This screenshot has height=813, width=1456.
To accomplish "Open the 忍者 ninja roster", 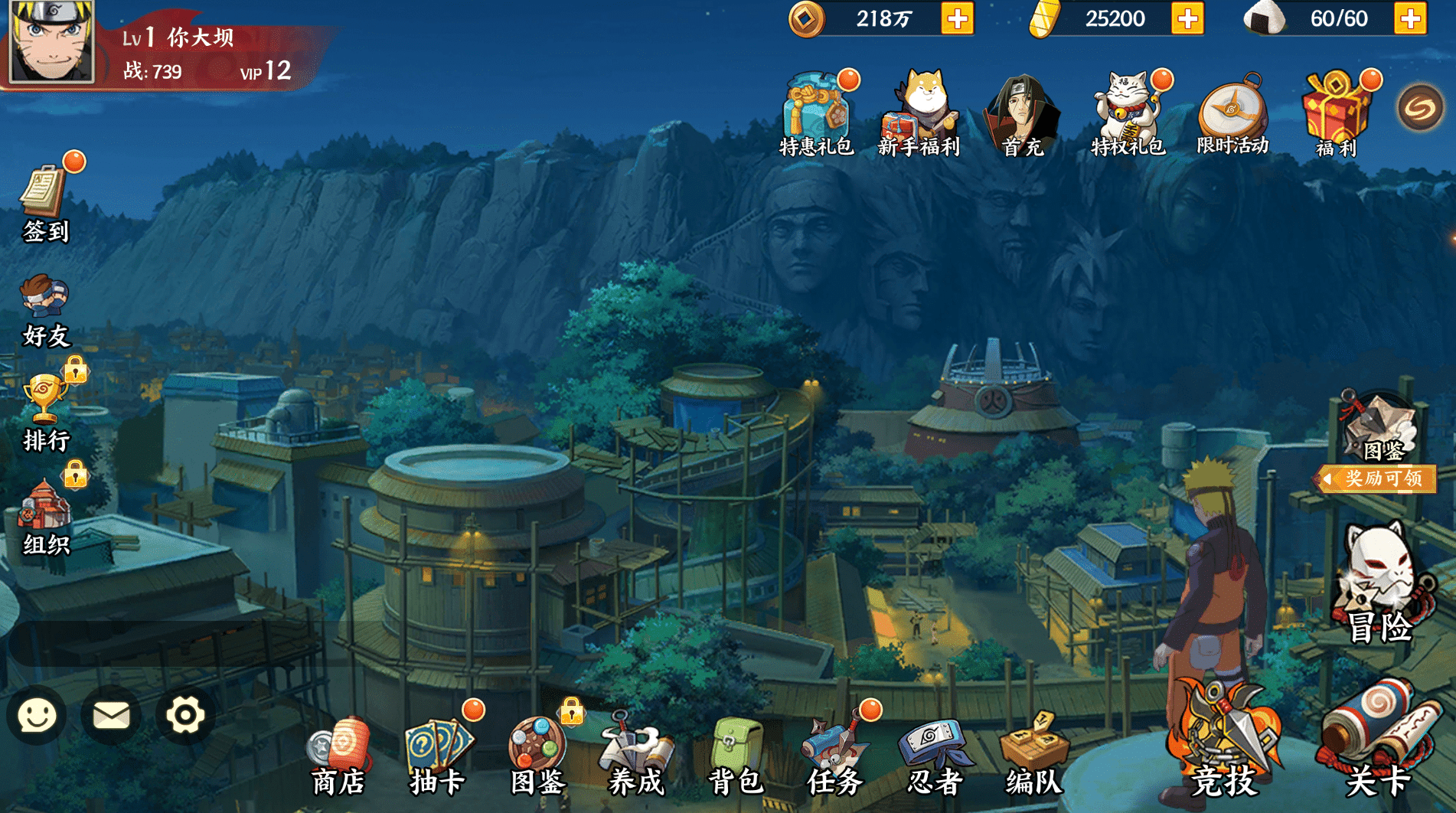I will [x=935, y=754].
